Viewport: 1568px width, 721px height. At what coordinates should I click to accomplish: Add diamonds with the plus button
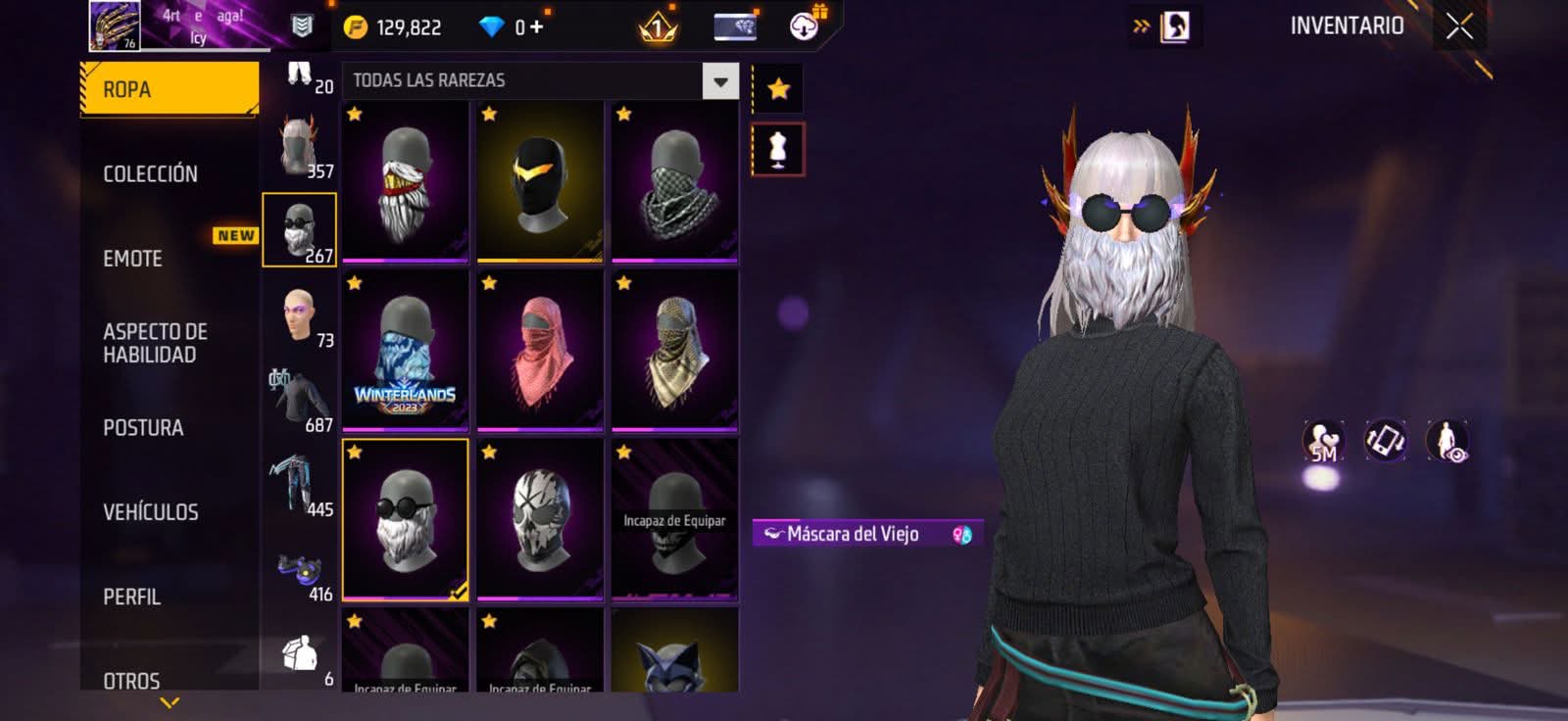pos(536,26)
